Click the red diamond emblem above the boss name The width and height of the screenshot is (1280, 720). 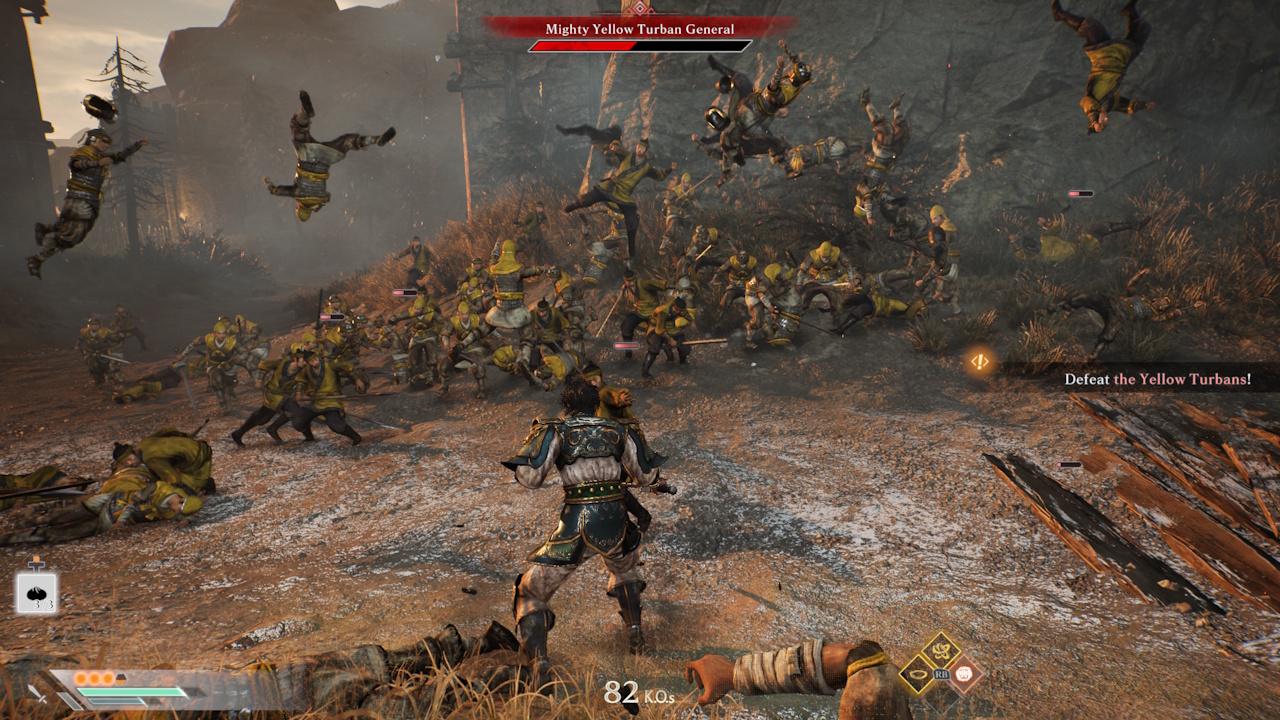(640, 7)
